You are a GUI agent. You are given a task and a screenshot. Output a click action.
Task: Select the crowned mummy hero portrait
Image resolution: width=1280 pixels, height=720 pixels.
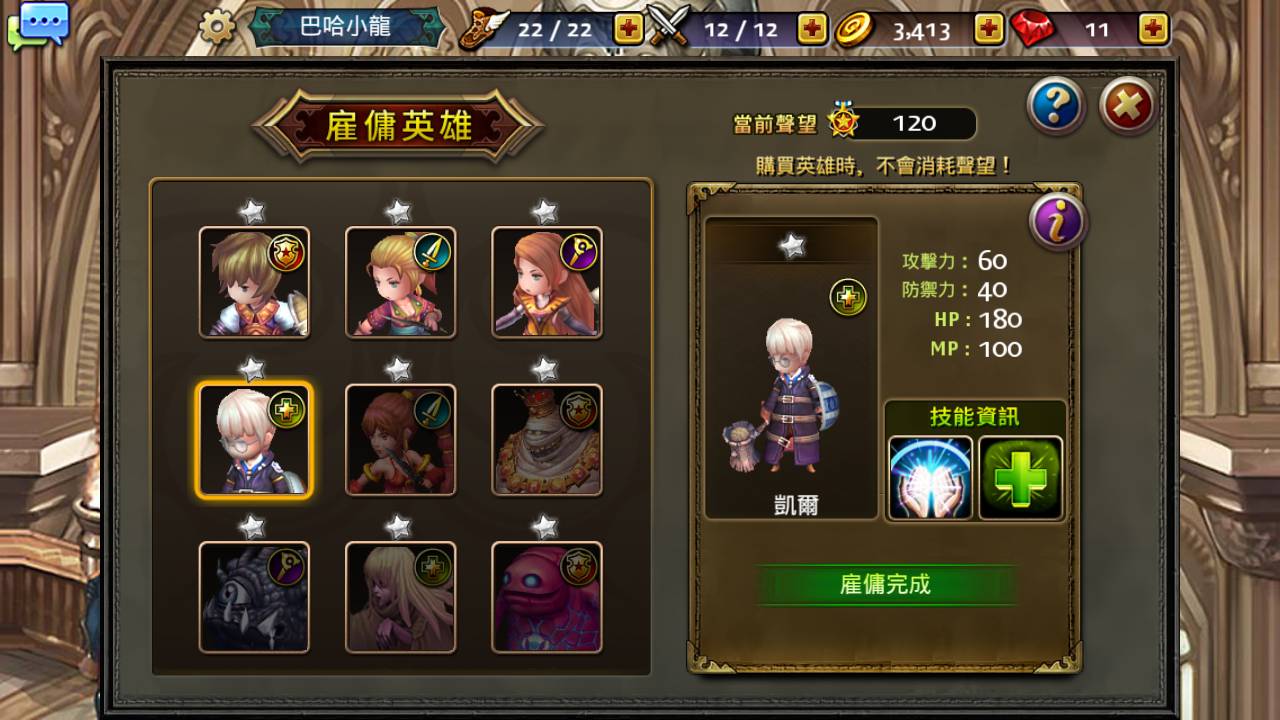[x=546, y=439]
